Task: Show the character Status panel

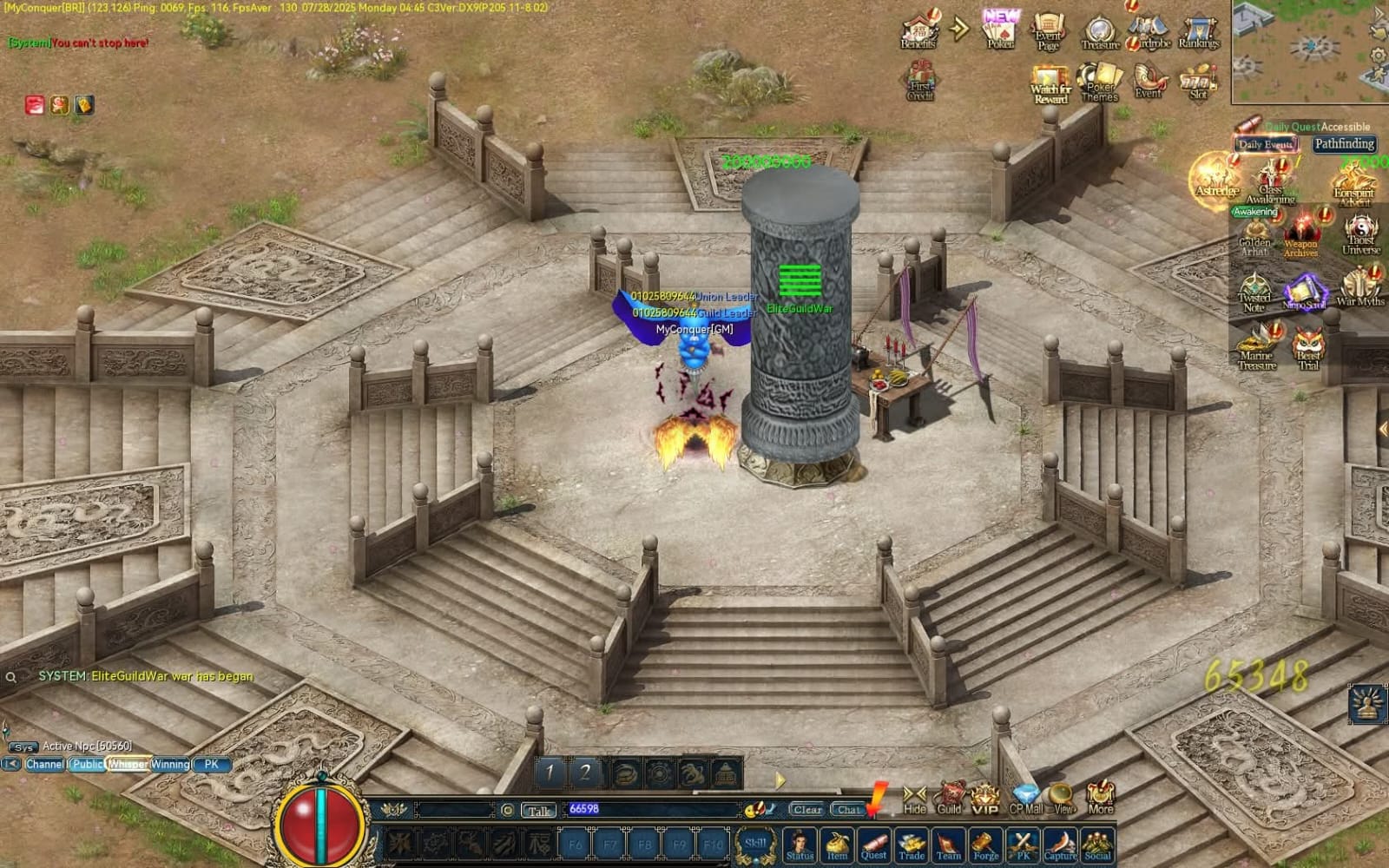Action: (800, 844)
